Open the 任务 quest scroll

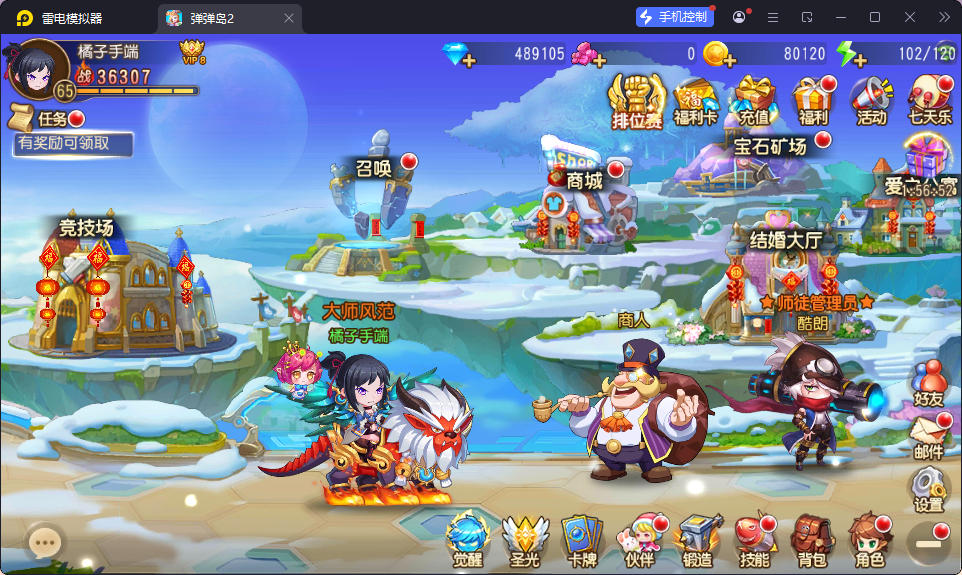click(46, 118)
